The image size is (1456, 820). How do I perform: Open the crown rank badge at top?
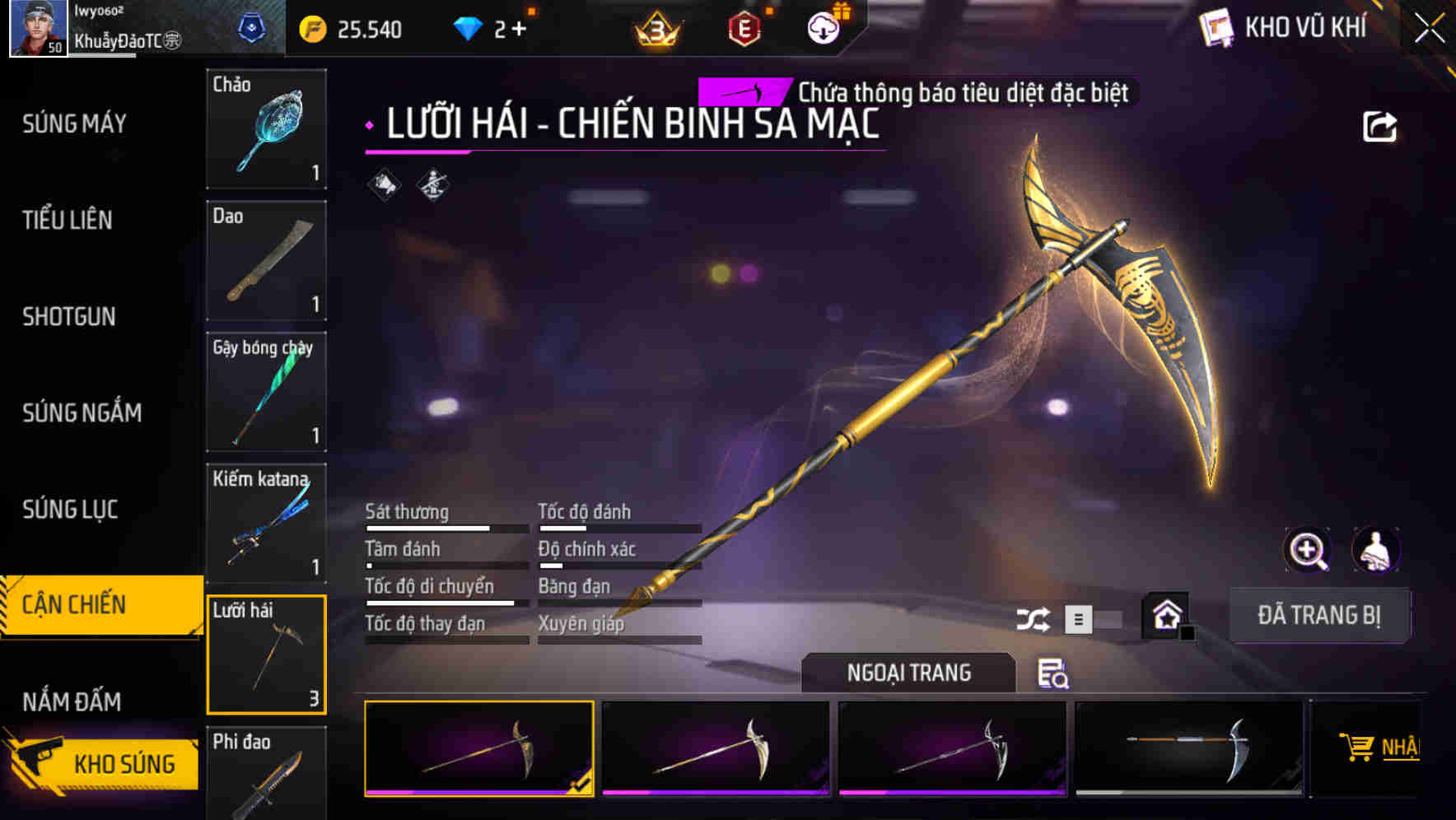(x=656, y=27)
